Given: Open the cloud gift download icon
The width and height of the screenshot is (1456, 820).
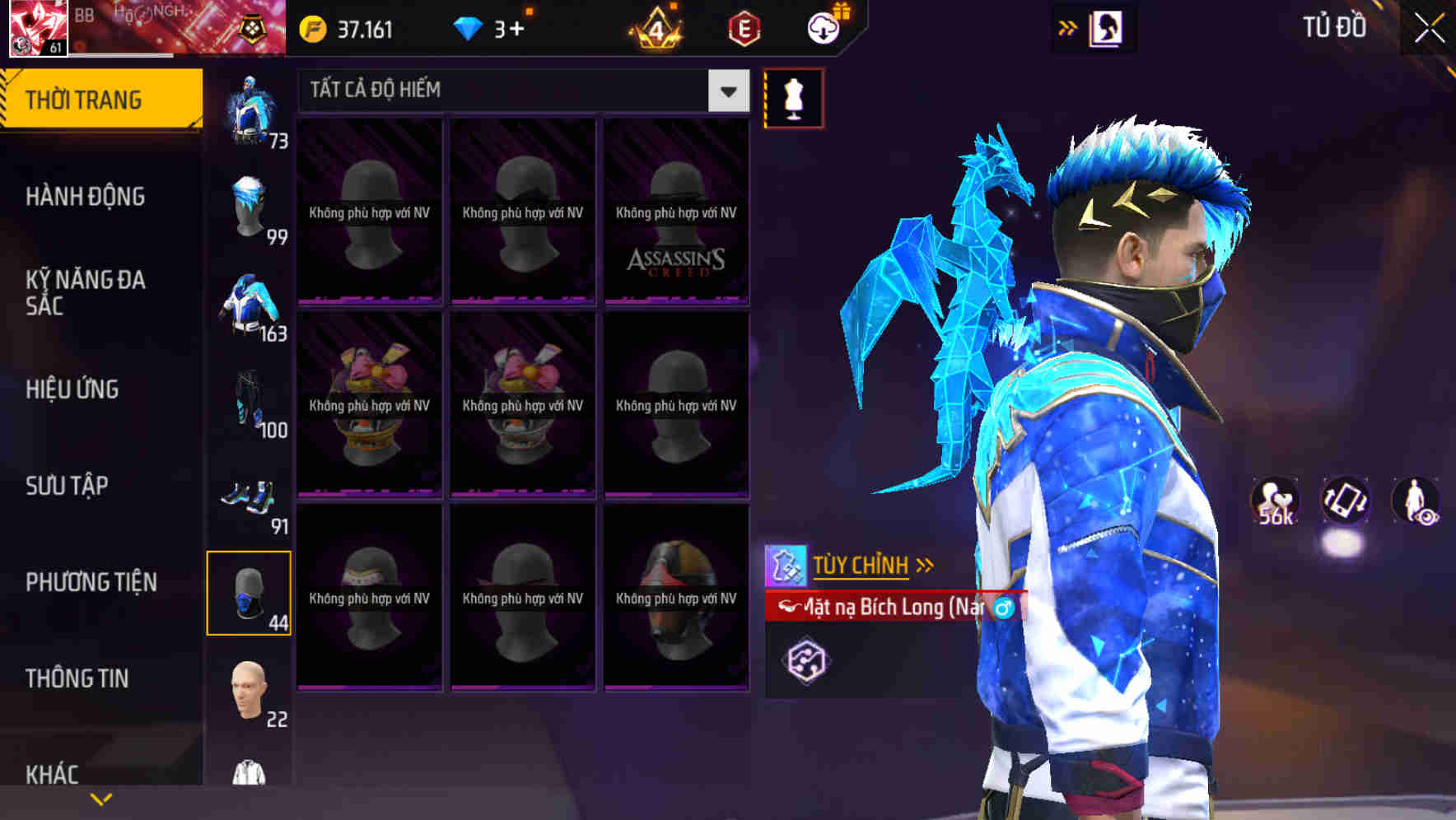Looking at the screenshot, I should coord(823,28).
